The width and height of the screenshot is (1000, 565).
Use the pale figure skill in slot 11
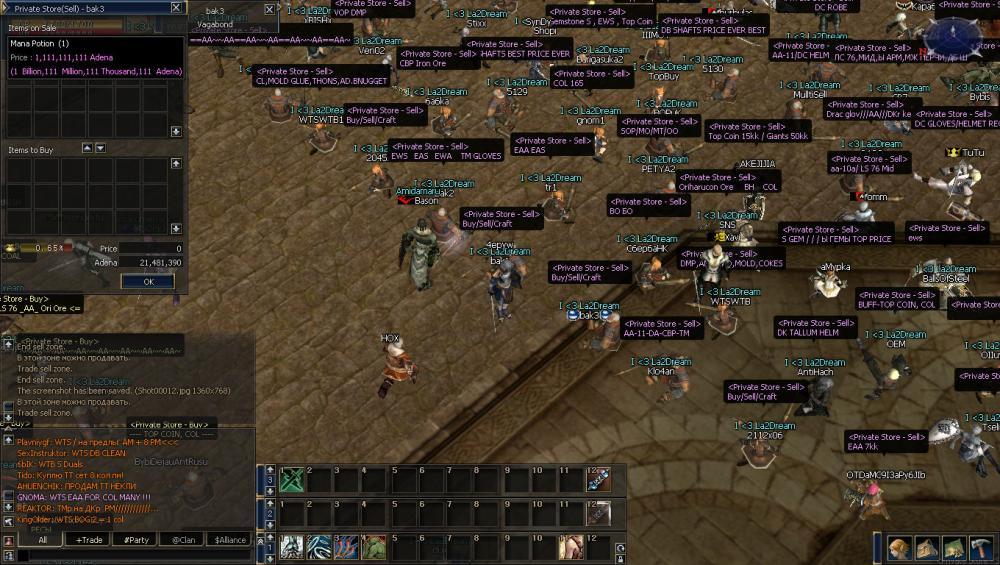(x=571, y=547)
